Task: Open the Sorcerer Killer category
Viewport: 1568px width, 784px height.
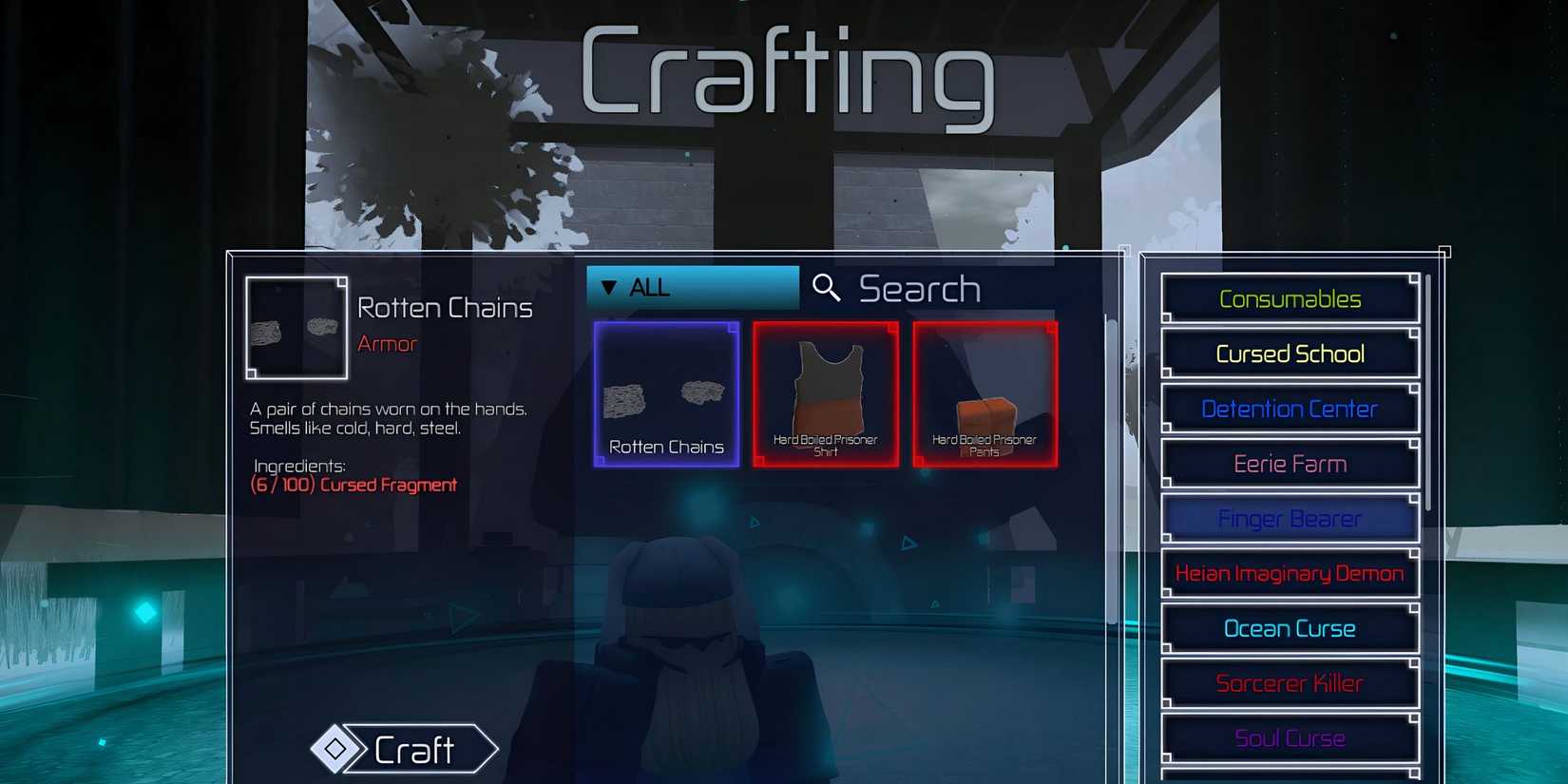Action: pyautogui.click(x=1290, y=683)
